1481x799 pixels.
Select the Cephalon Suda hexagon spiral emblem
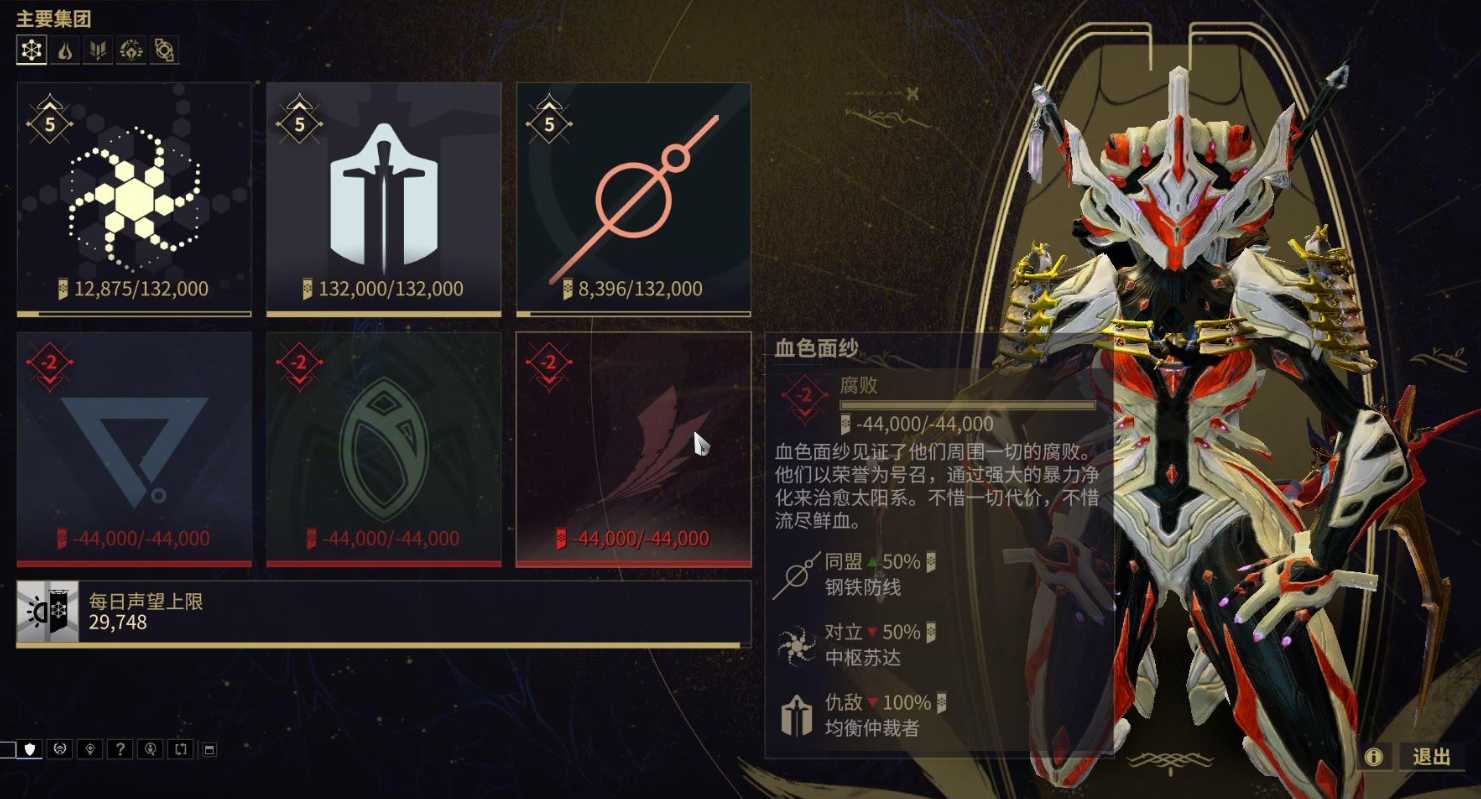(134, 197)
